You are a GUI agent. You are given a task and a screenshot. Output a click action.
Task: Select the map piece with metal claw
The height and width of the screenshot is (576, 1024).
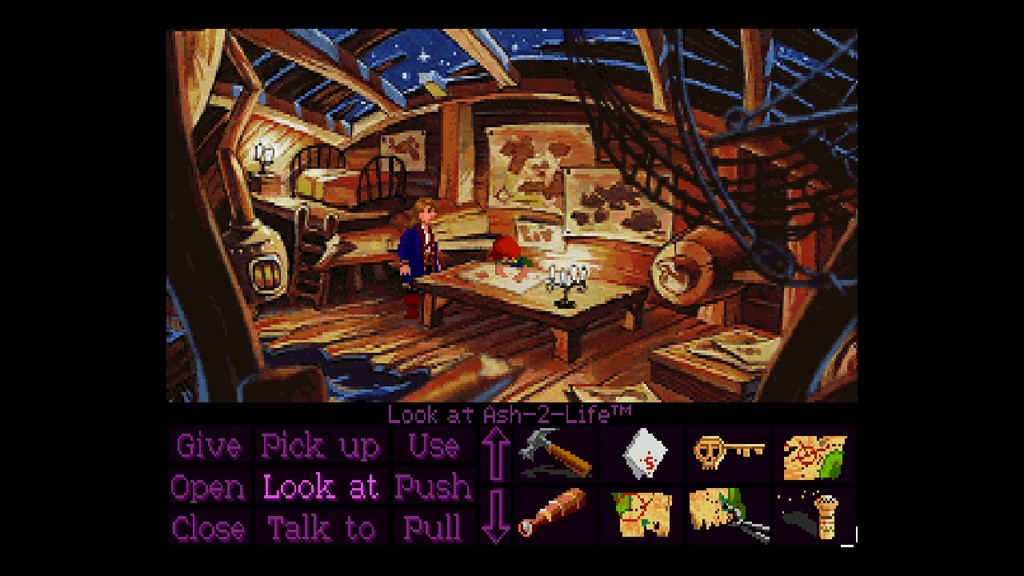pos(728,513)
